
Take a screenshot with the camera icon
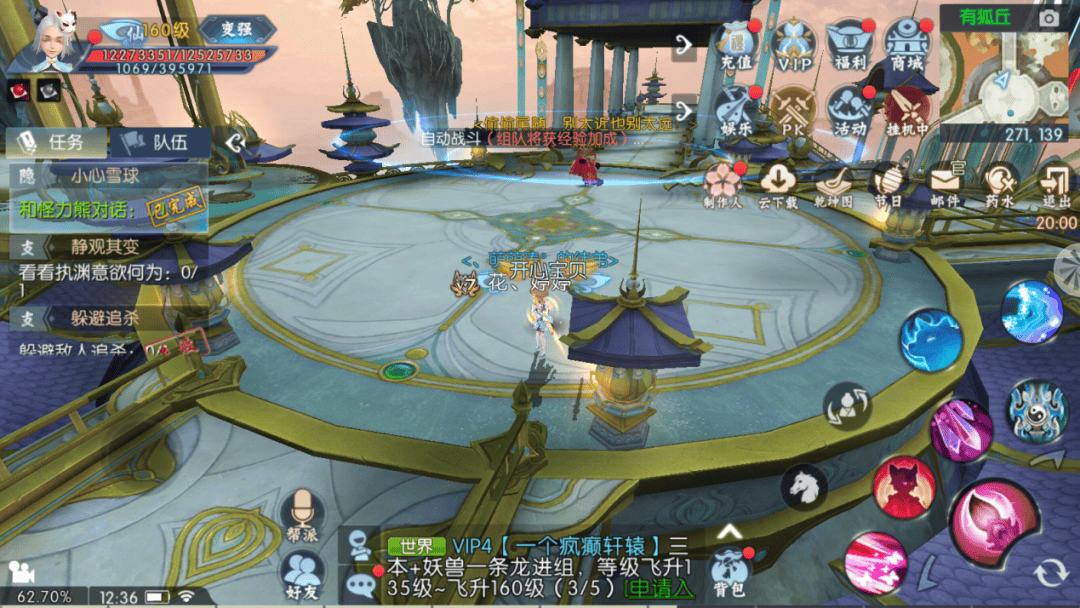point(1049,18)
